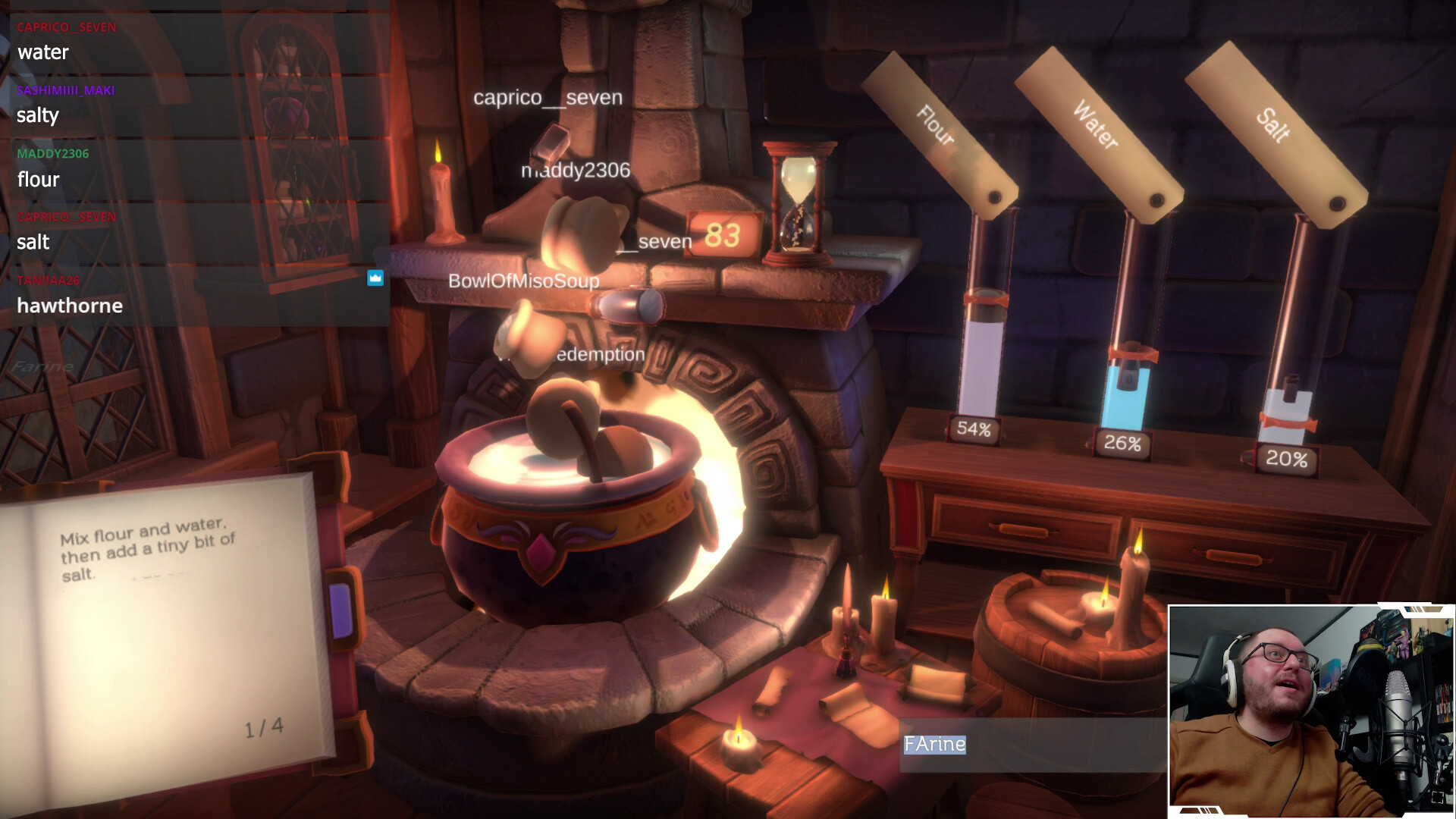Toggle the salty suggestion from SASHIMIIII_MAKI
Image resolution: width=1456 pixels, height=819 pixels.
[x=38, y=116]
